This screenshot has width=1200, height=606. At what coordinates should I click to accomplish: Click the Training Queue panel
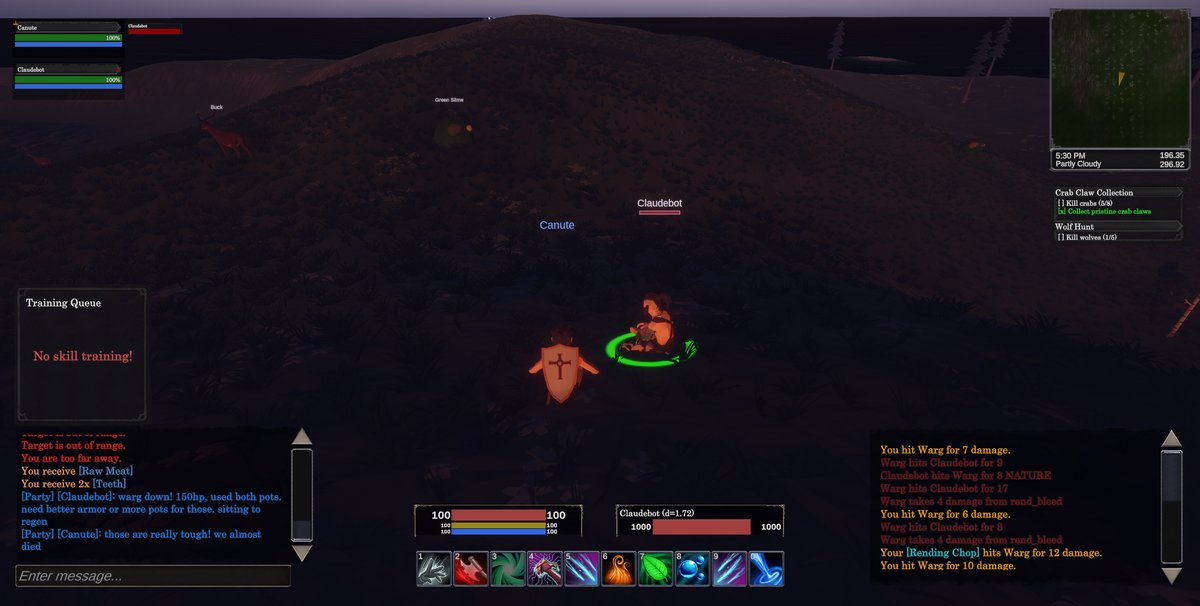click(82, 355)
